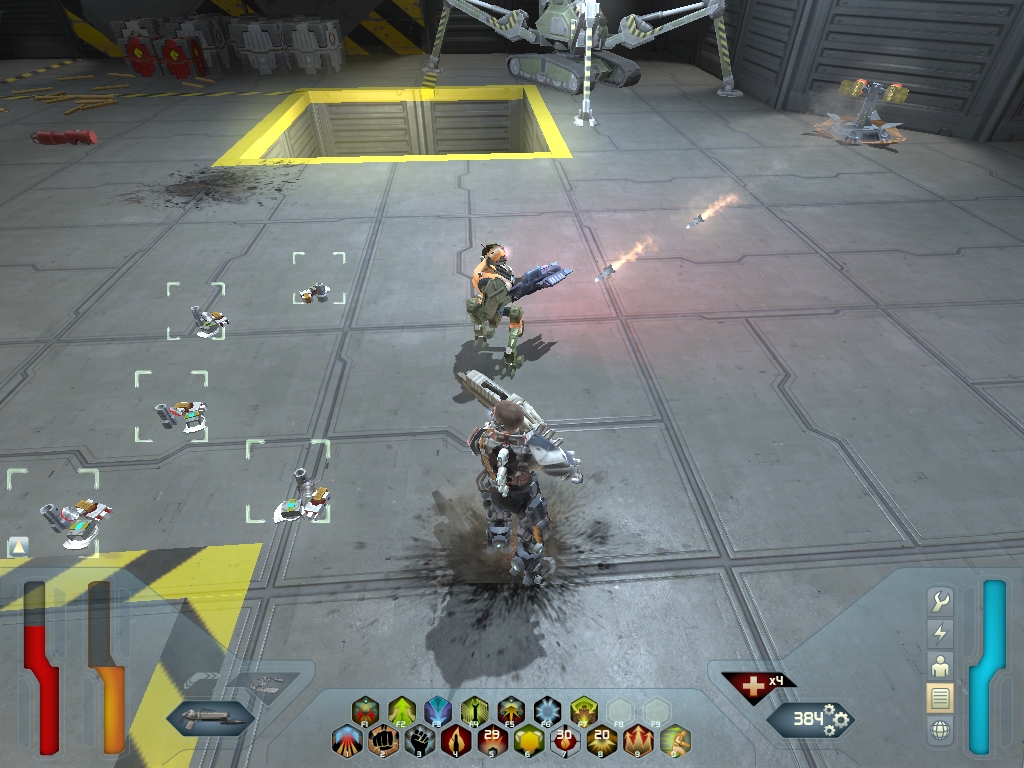This screenshot has height=768, width=1024.
Task: Use a red cross medkit
Action: 747,685
